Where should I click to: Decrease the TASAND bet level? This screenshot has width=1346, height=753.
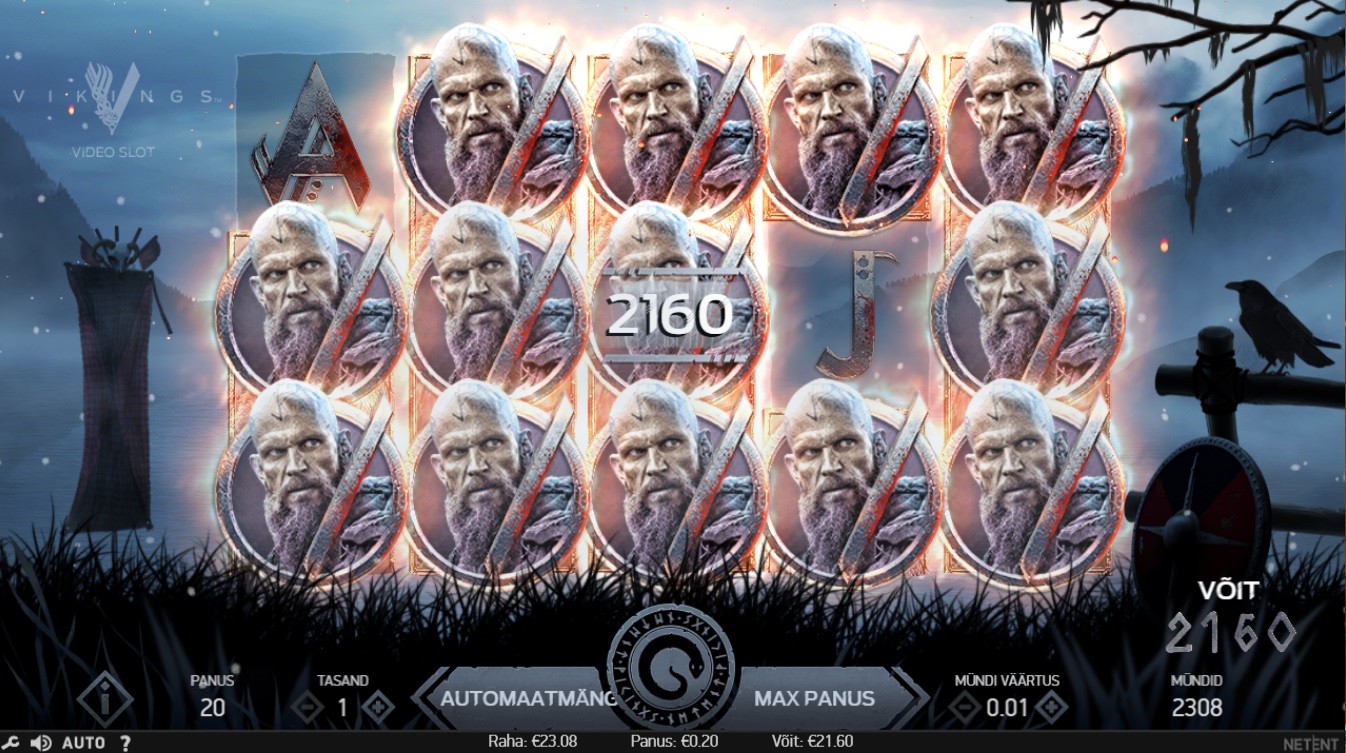point(306,708)
